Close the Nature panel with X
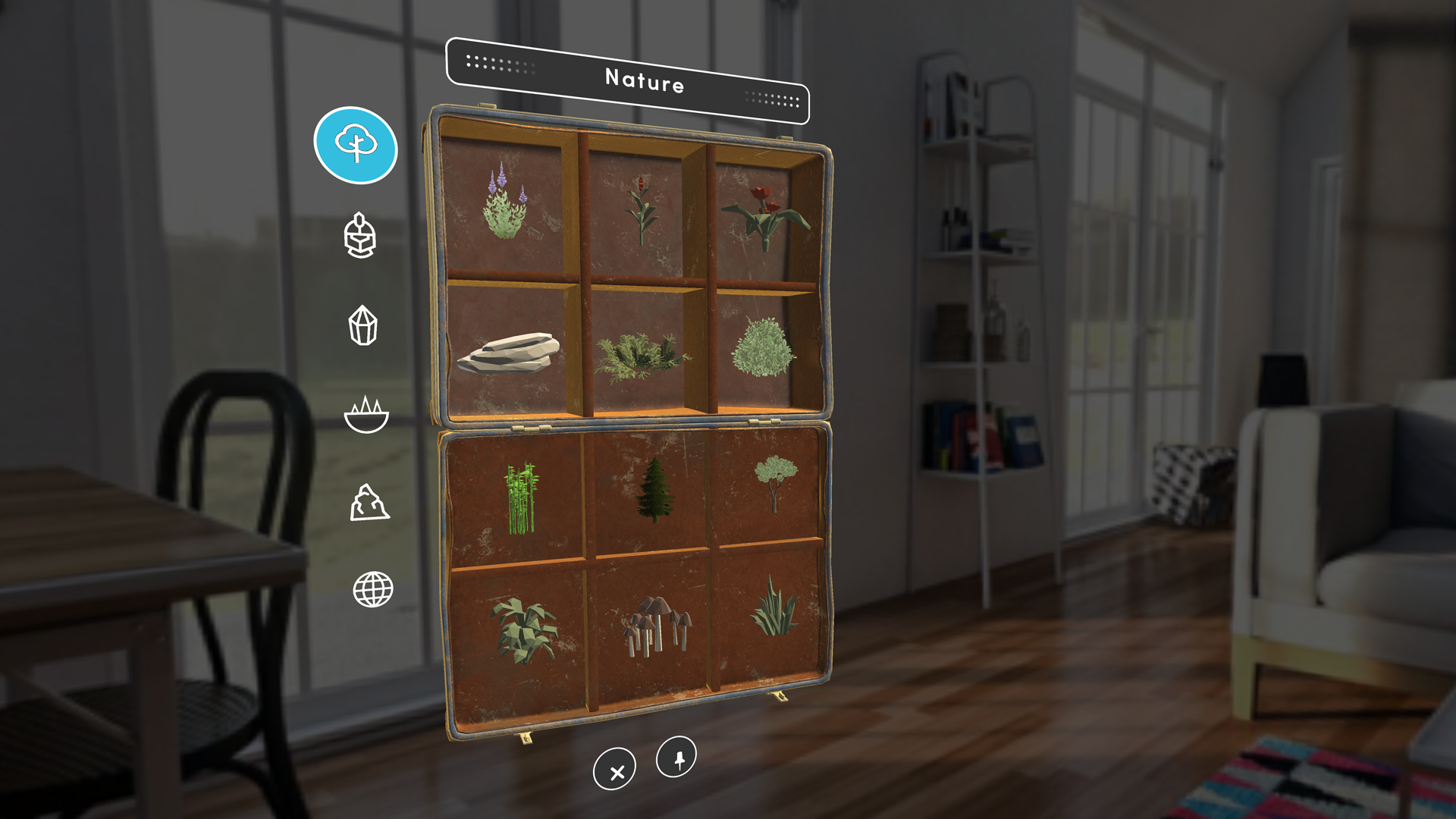 click(x=615, y=770)
